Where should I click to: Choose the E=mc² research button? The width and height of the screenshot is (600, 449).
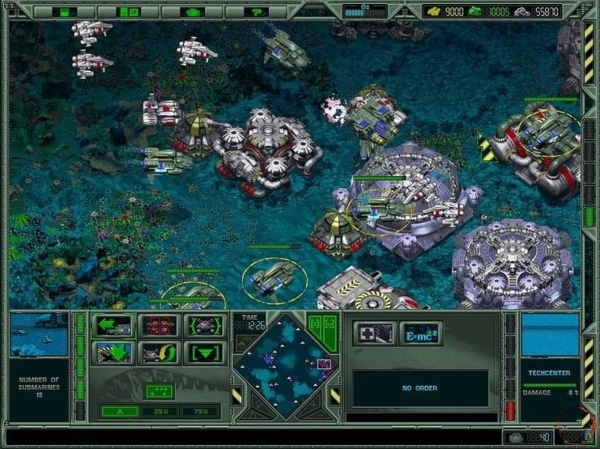(x=420, y=334)
